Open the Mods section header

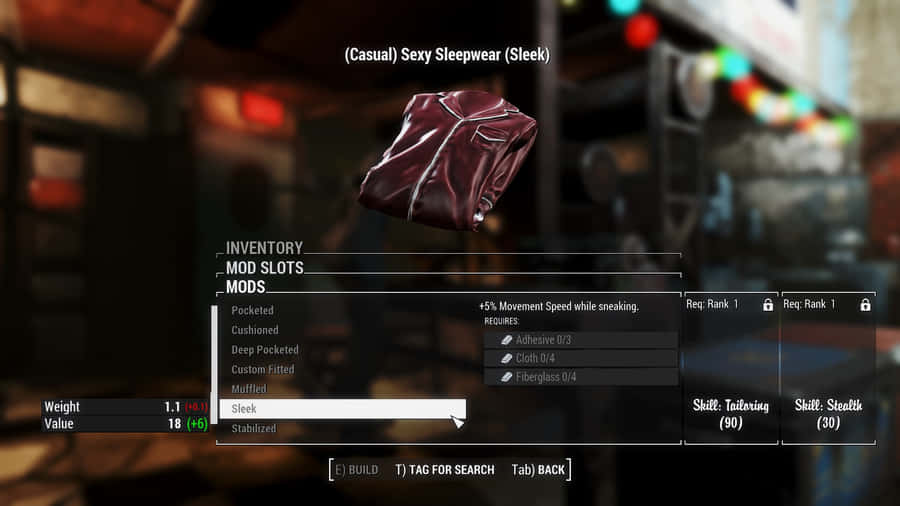(246, 287)
